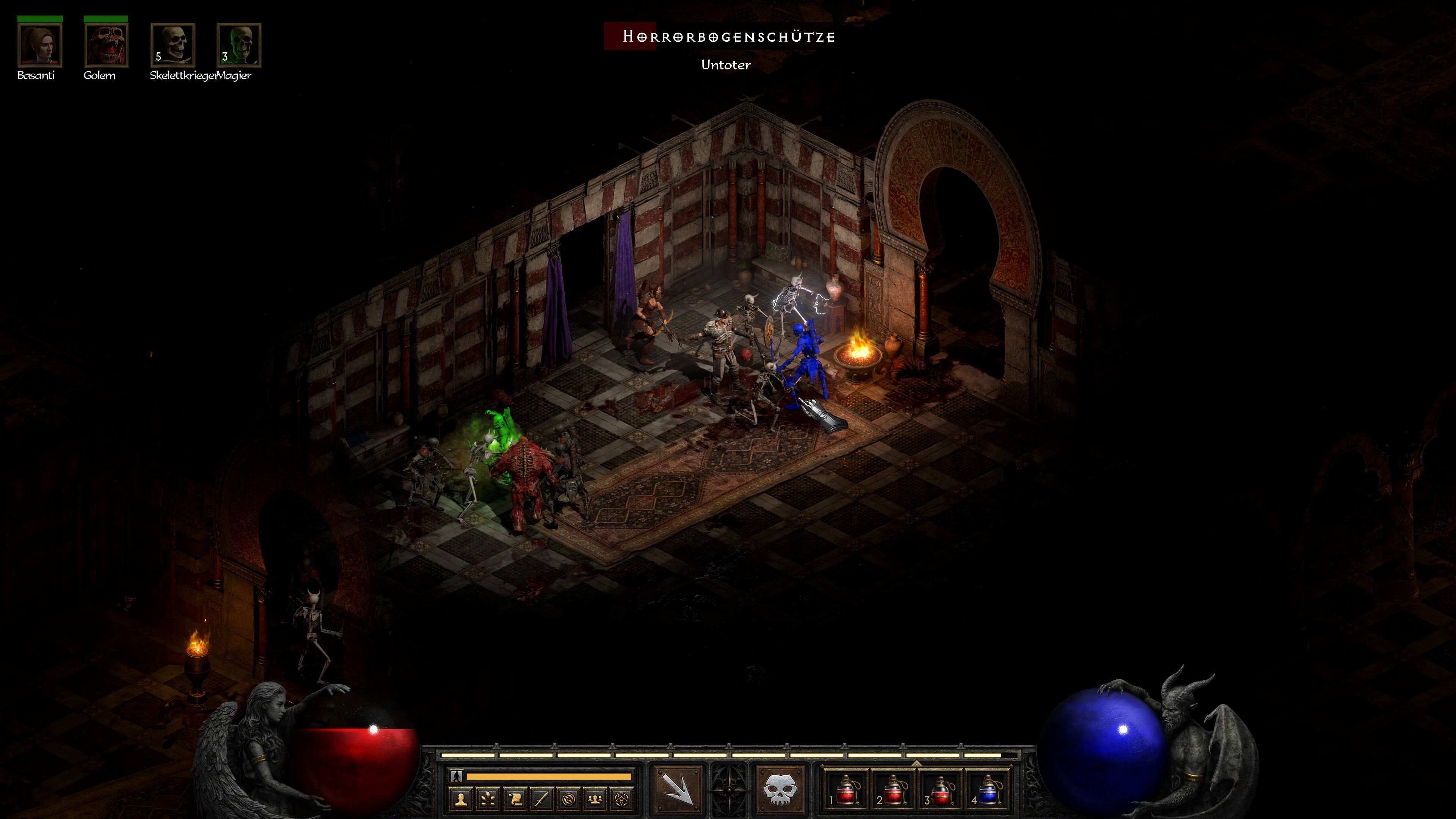
Task: Pick the green Magier skeleton portrait
Action: point(238,45)
